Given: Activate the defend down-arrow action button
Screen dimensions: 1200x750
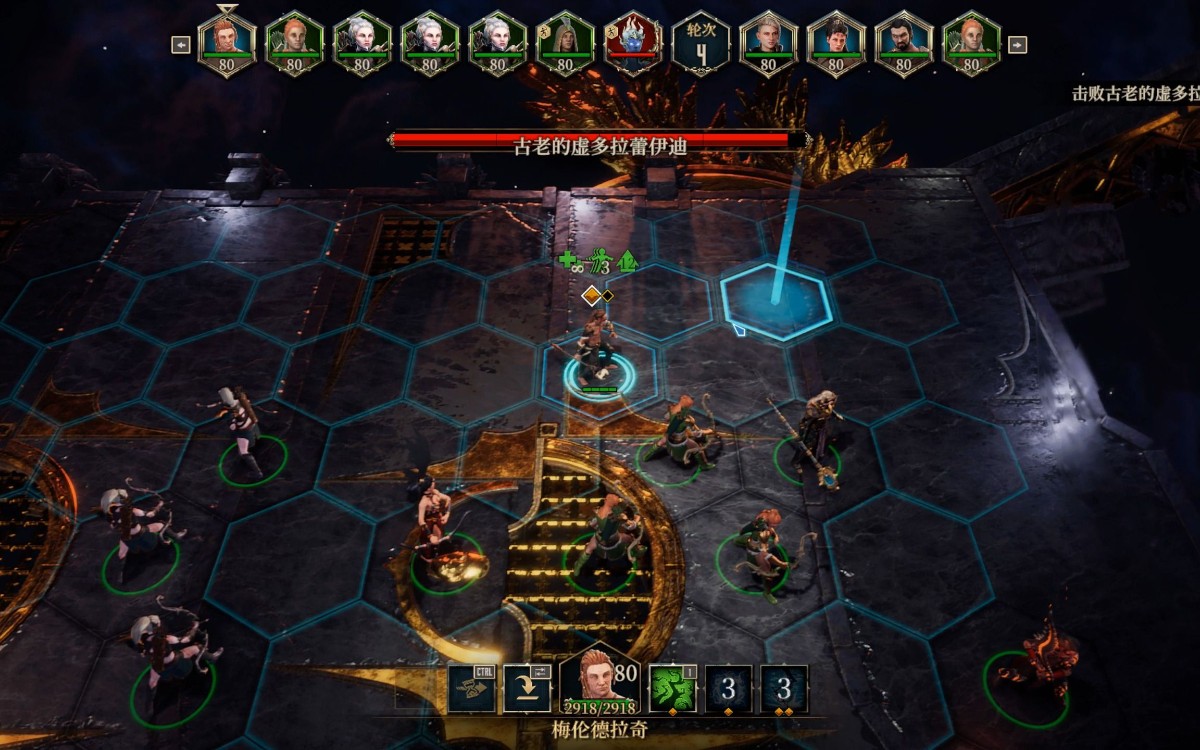Looking at the screenshot, I should click(527, 689).
